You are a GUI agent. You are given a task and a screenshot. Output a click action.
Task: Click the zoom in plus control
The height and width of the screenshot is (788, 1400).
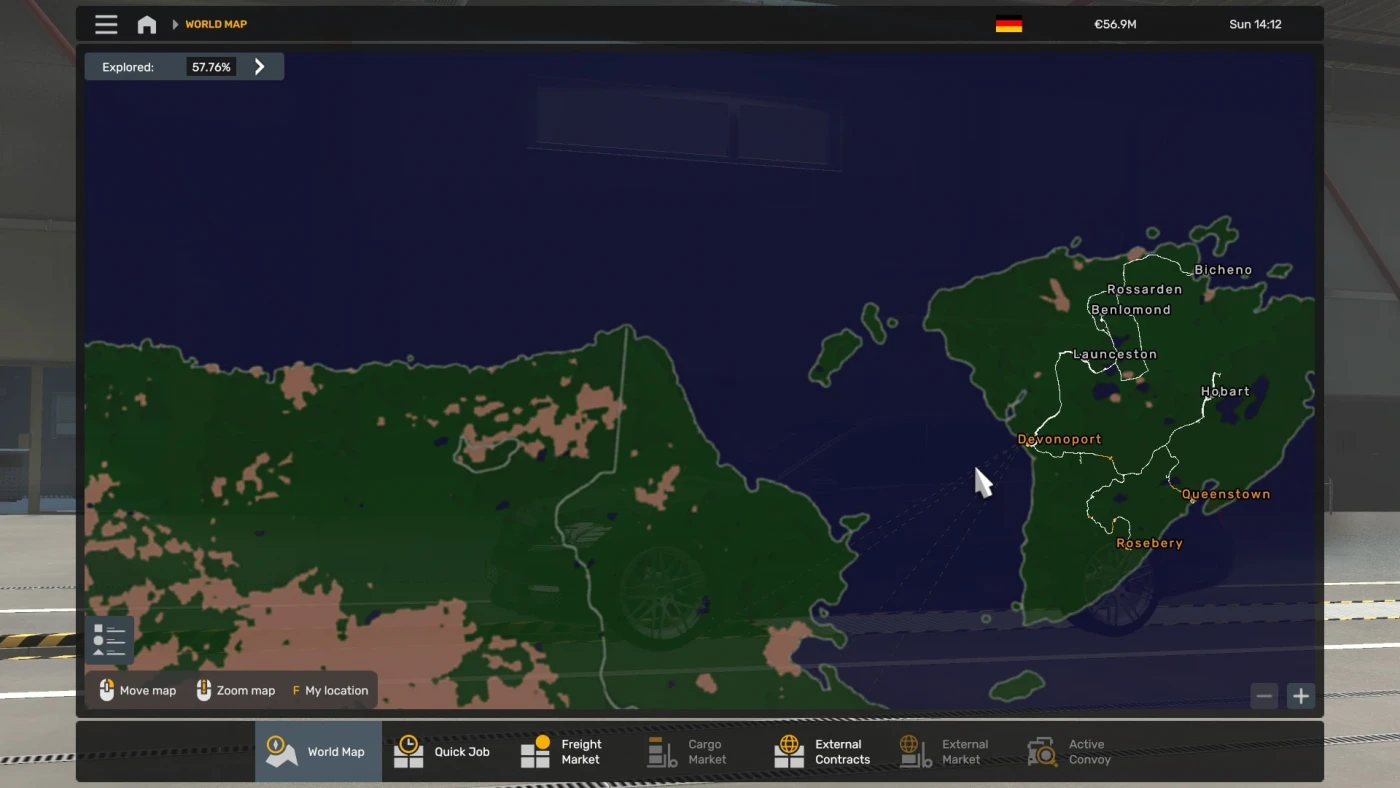point(1301,695)
